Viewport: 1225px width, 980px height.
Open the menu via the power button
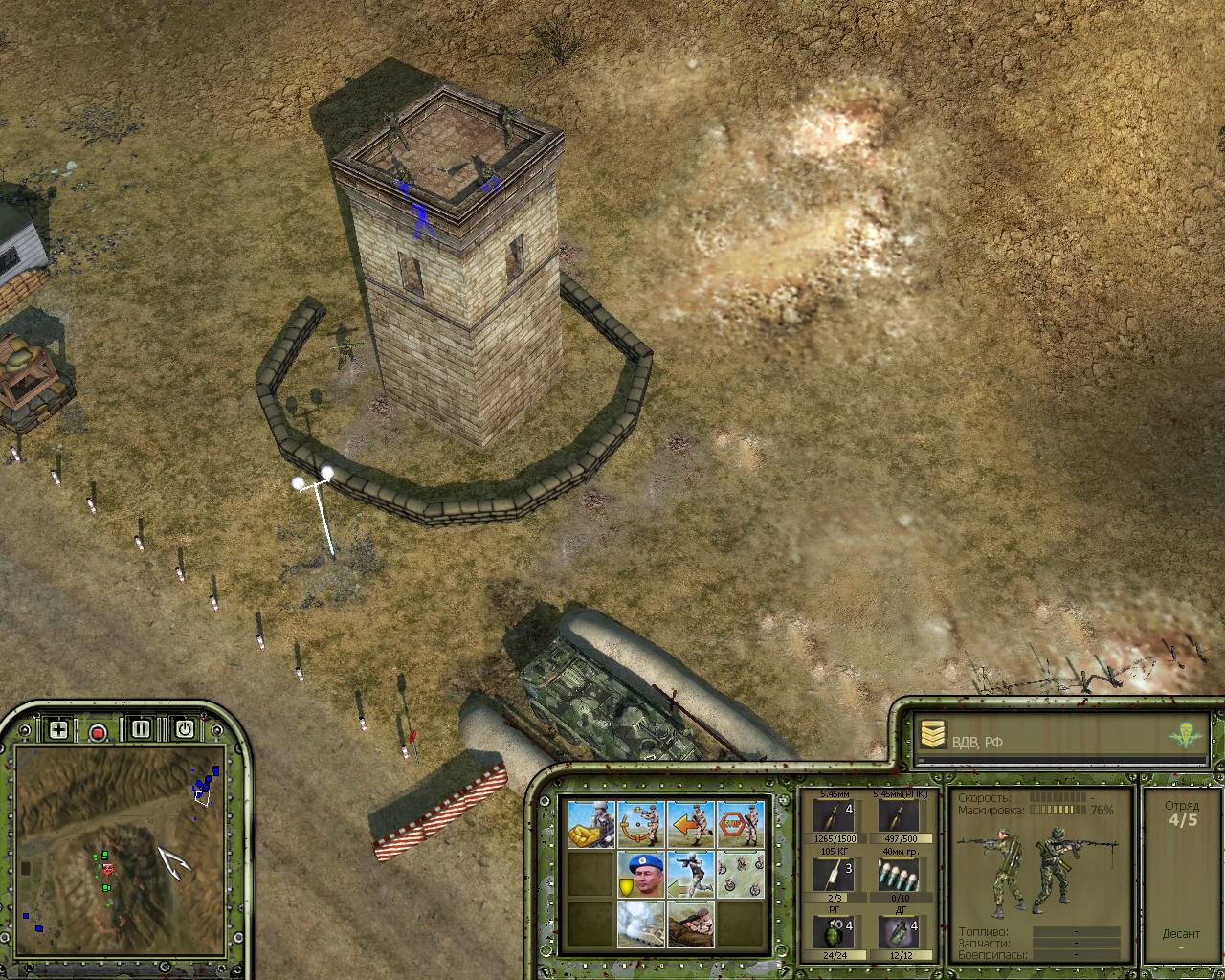[x=184, y=729]
